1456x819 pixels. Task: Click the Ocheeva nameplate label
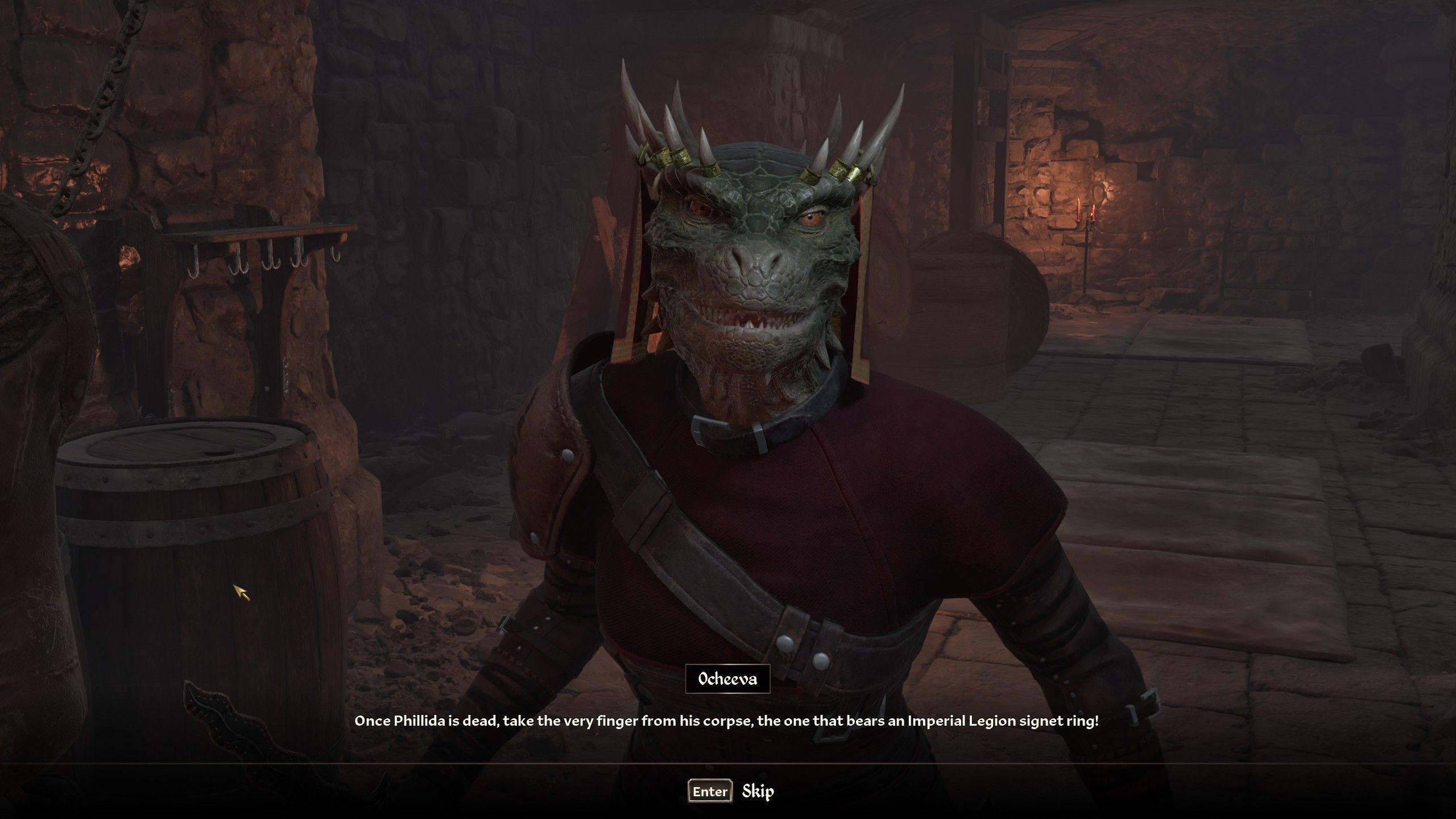pos(727,677)
